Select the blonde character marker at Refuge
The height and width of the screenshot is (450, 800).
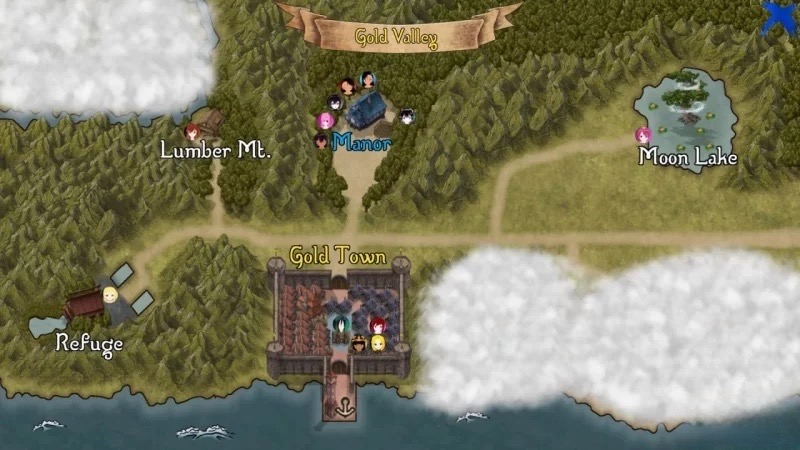tap(110, 295)
